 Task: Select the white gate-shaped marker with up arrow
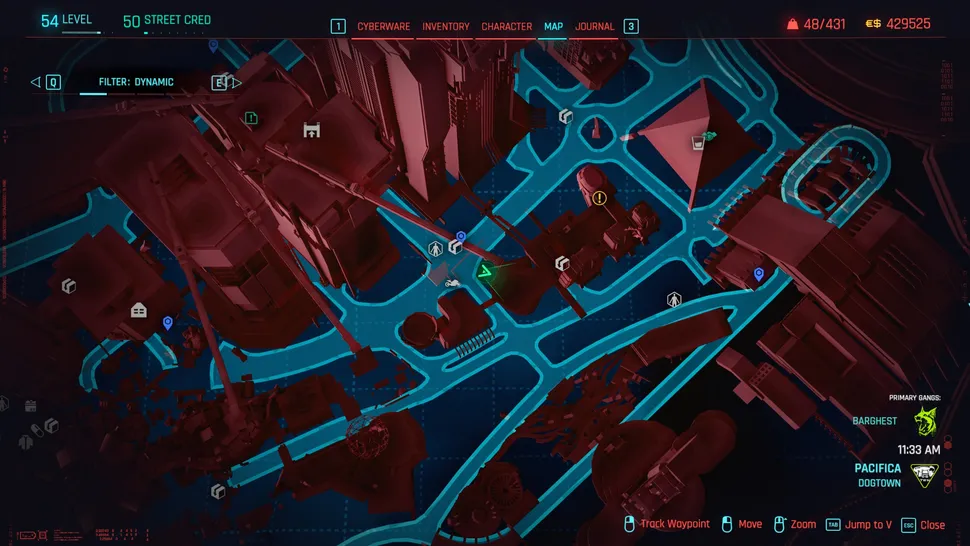[x=311, y=130]
